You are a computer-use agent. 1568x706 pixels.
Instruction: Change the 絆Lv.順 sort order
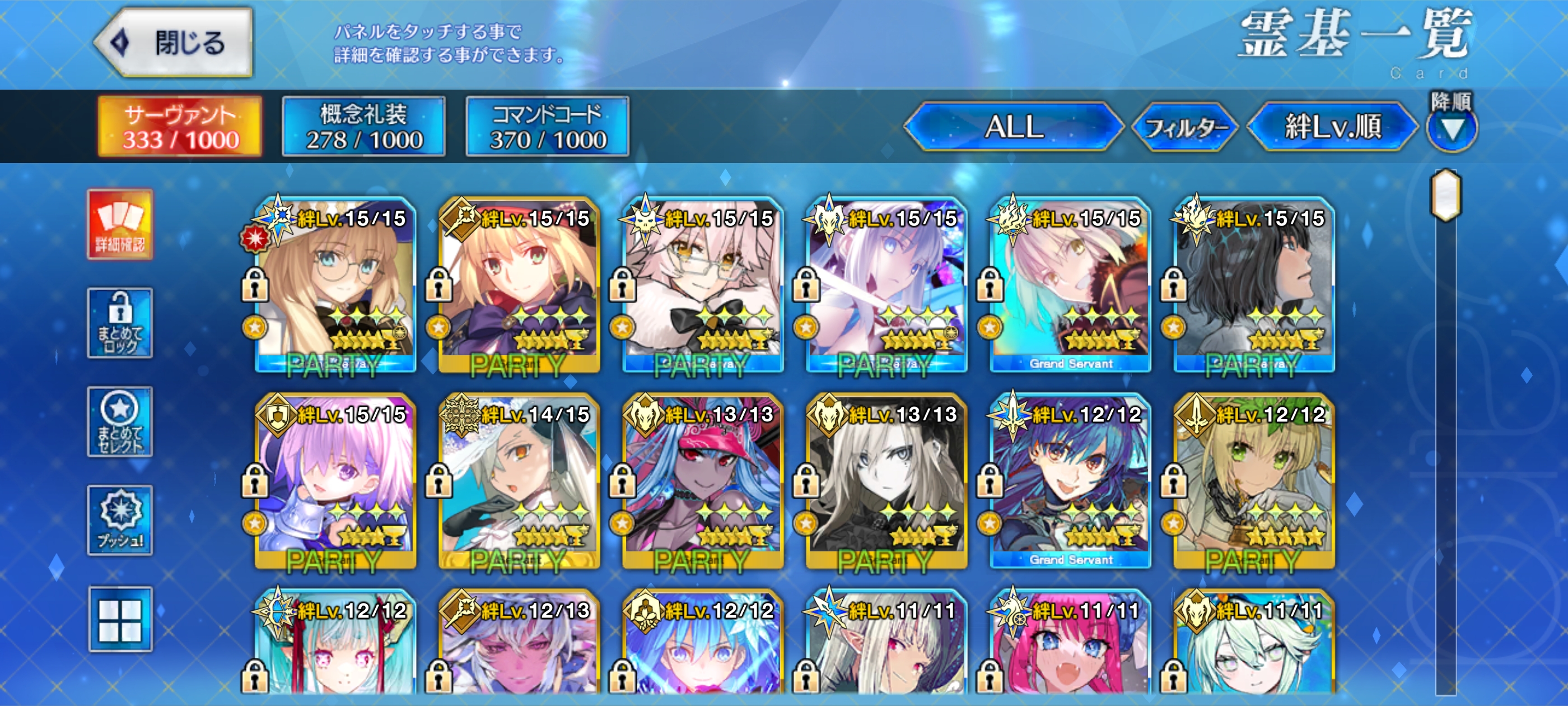pos(1332,127)
